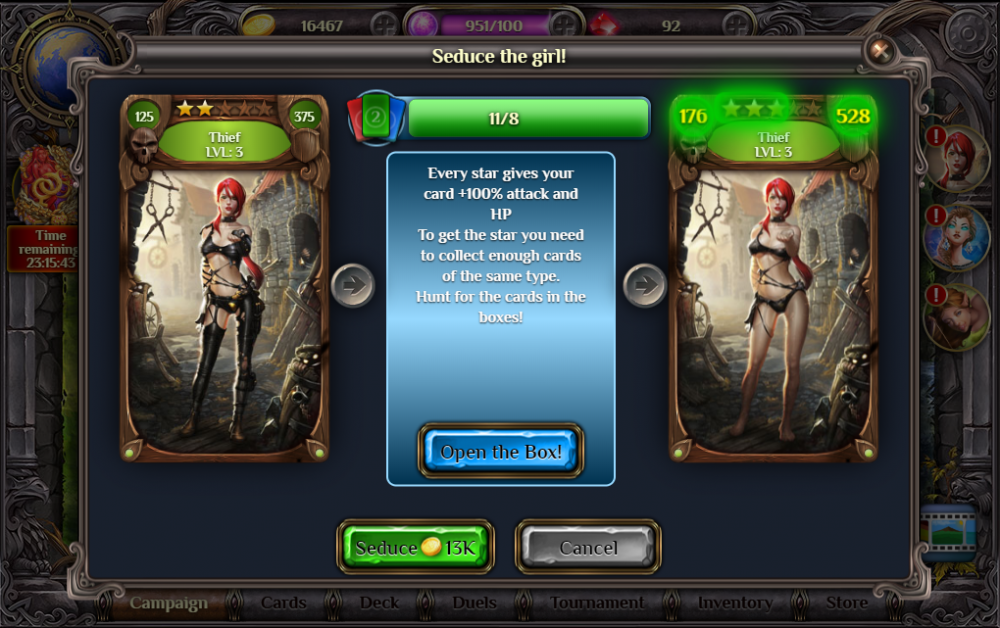Image resolution: width=1000 pixels, height=628 pixels.
Task: Buy more red gems with the plus button
Action: 738,24
